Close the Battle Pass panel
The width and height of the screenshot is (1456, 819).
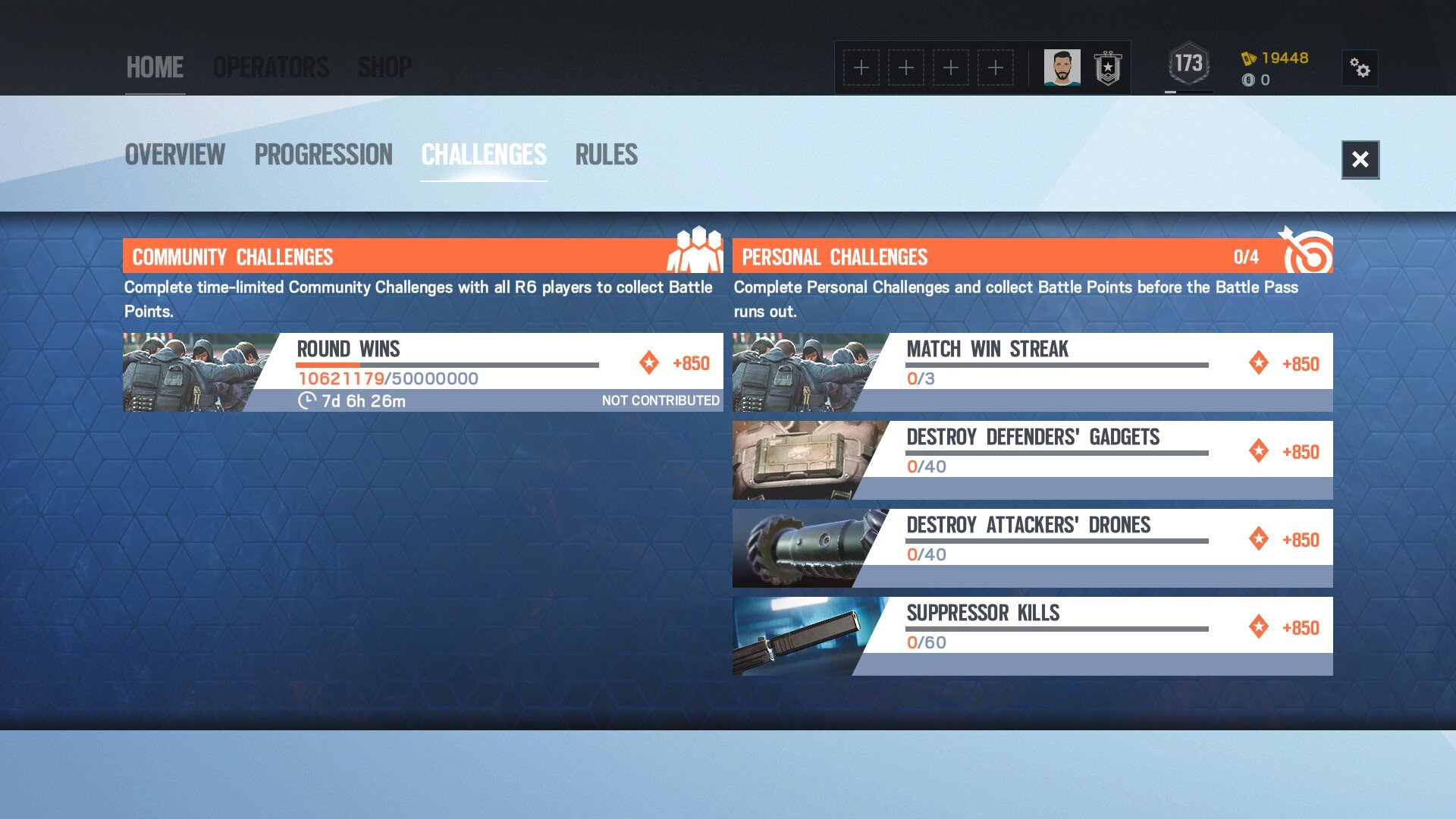click(1360, 159)
